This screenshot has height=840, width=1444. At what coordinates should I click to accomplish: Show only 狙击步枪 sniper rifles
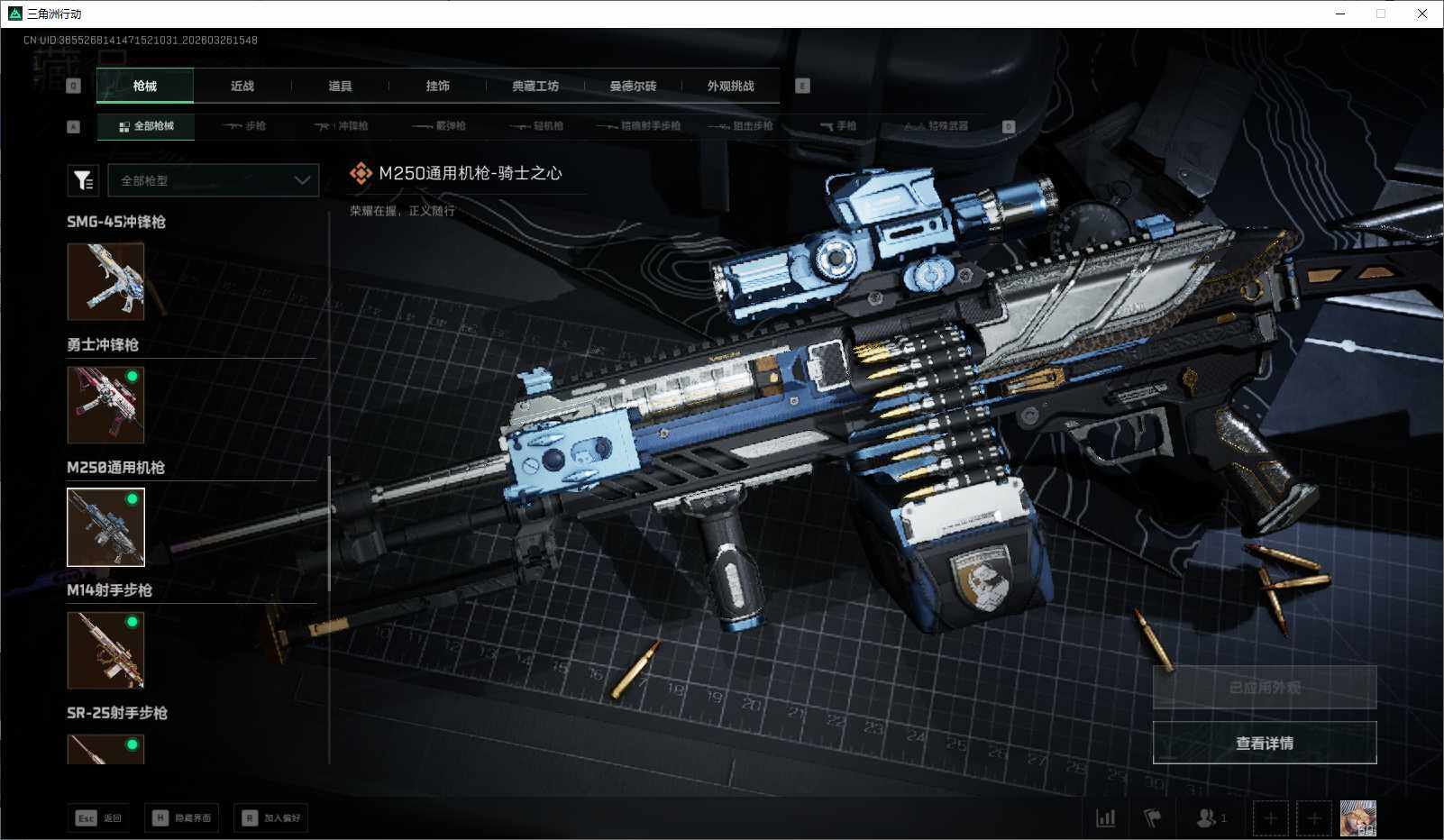click(741, 126)
